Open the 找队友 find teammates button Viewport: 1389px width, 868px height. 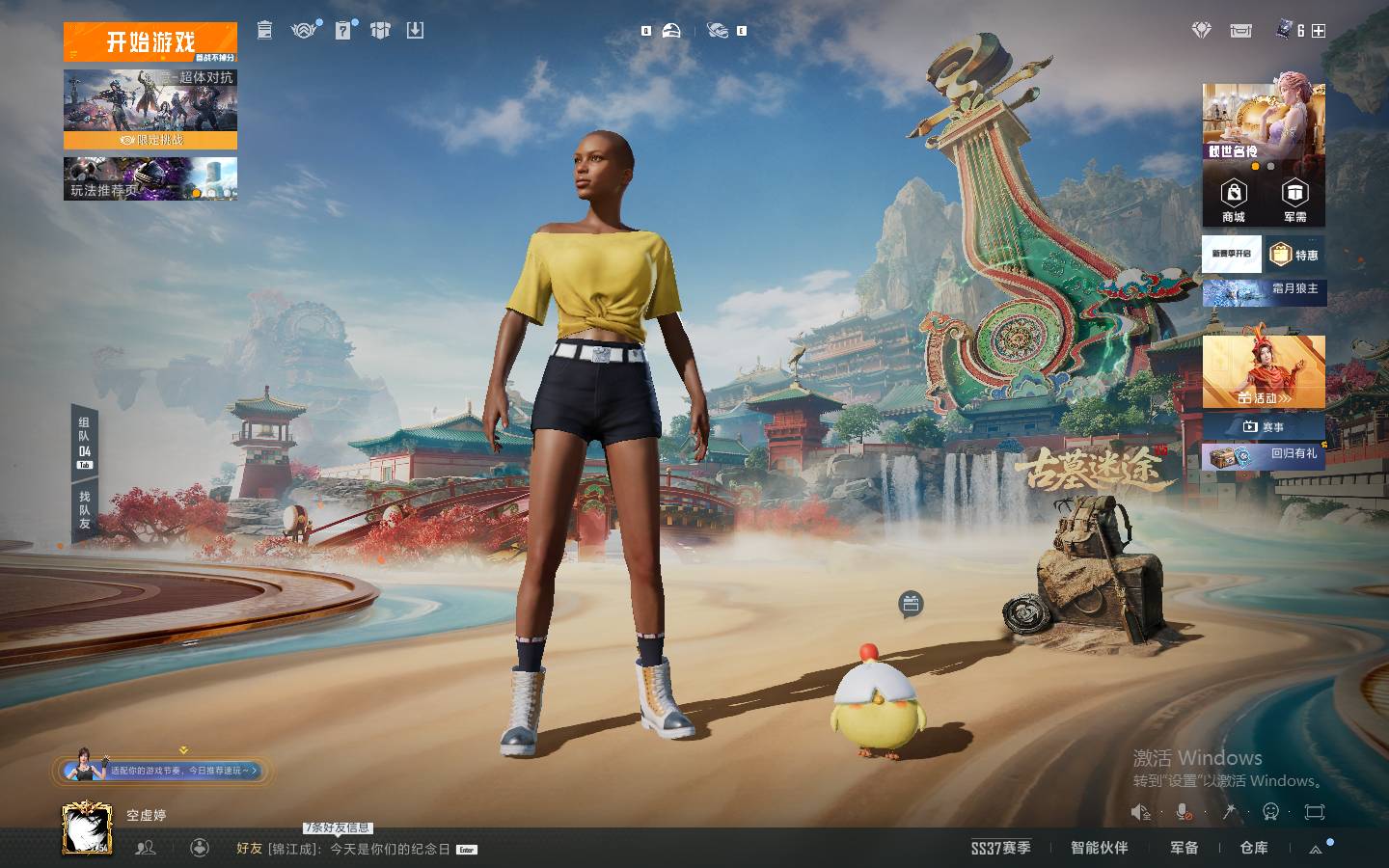pos(85,510)
